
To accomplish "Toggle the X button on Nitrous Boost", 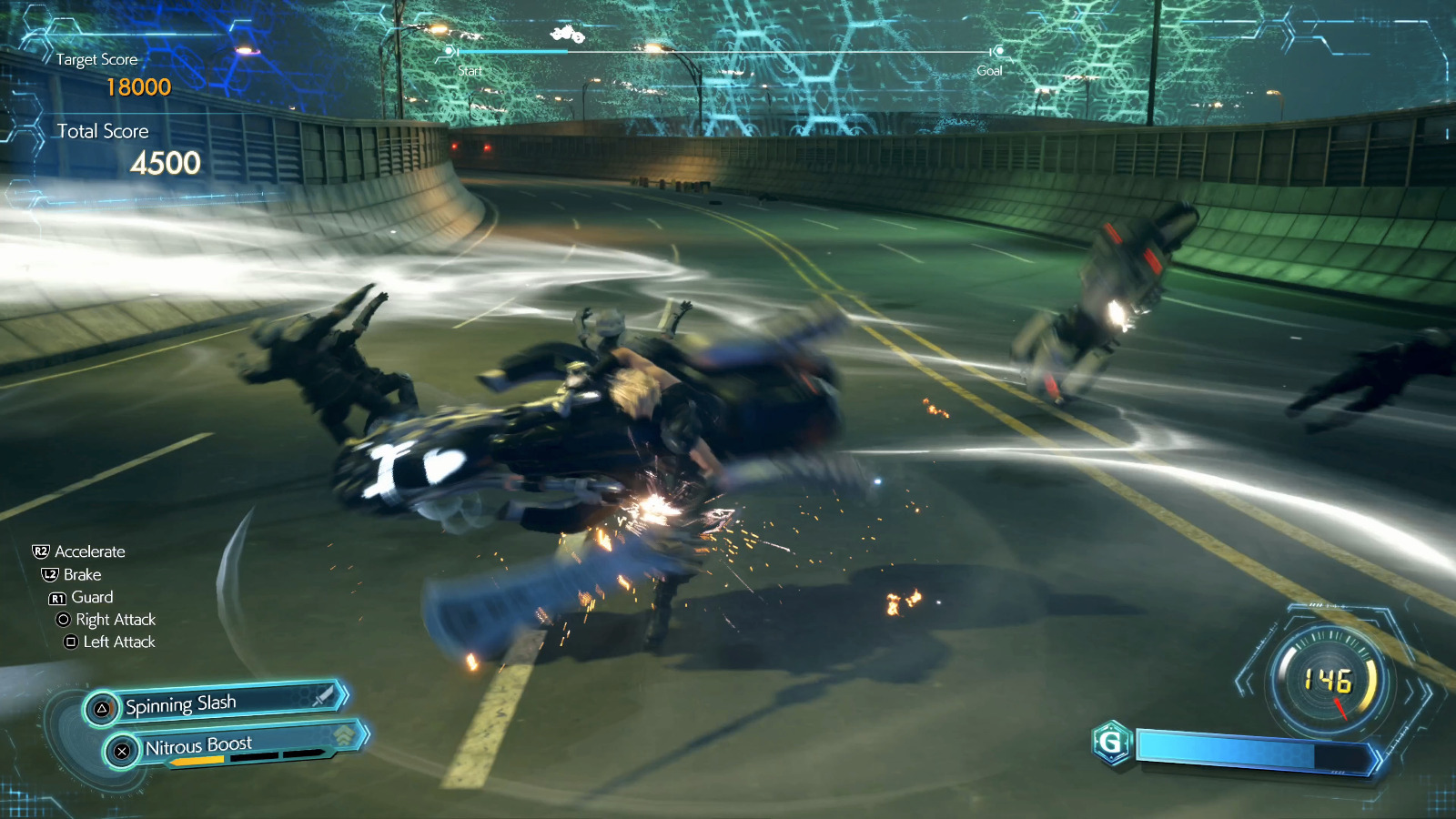I will click(123, 750).
